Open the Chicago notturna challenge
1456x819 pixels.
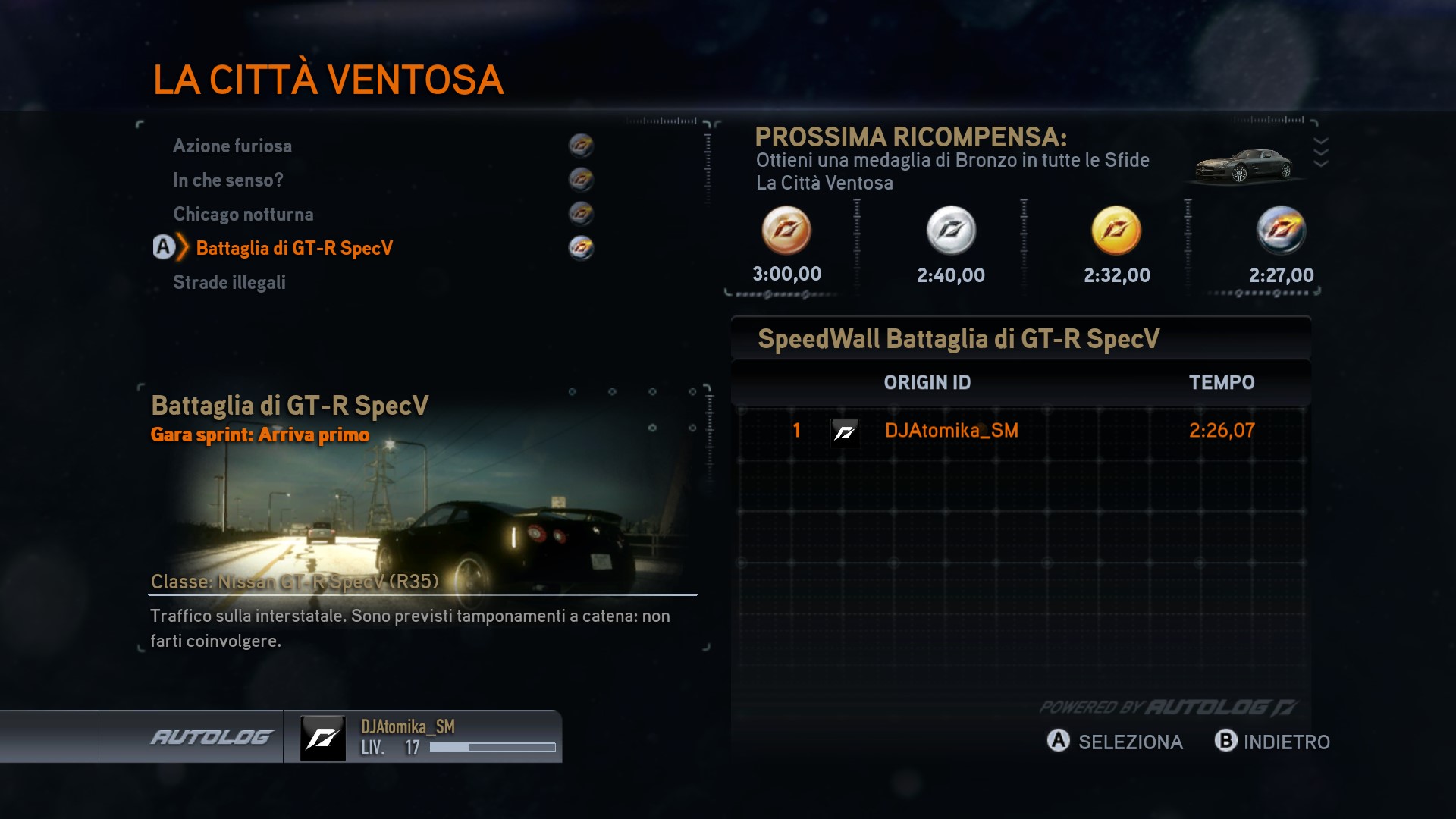[243, 214]
